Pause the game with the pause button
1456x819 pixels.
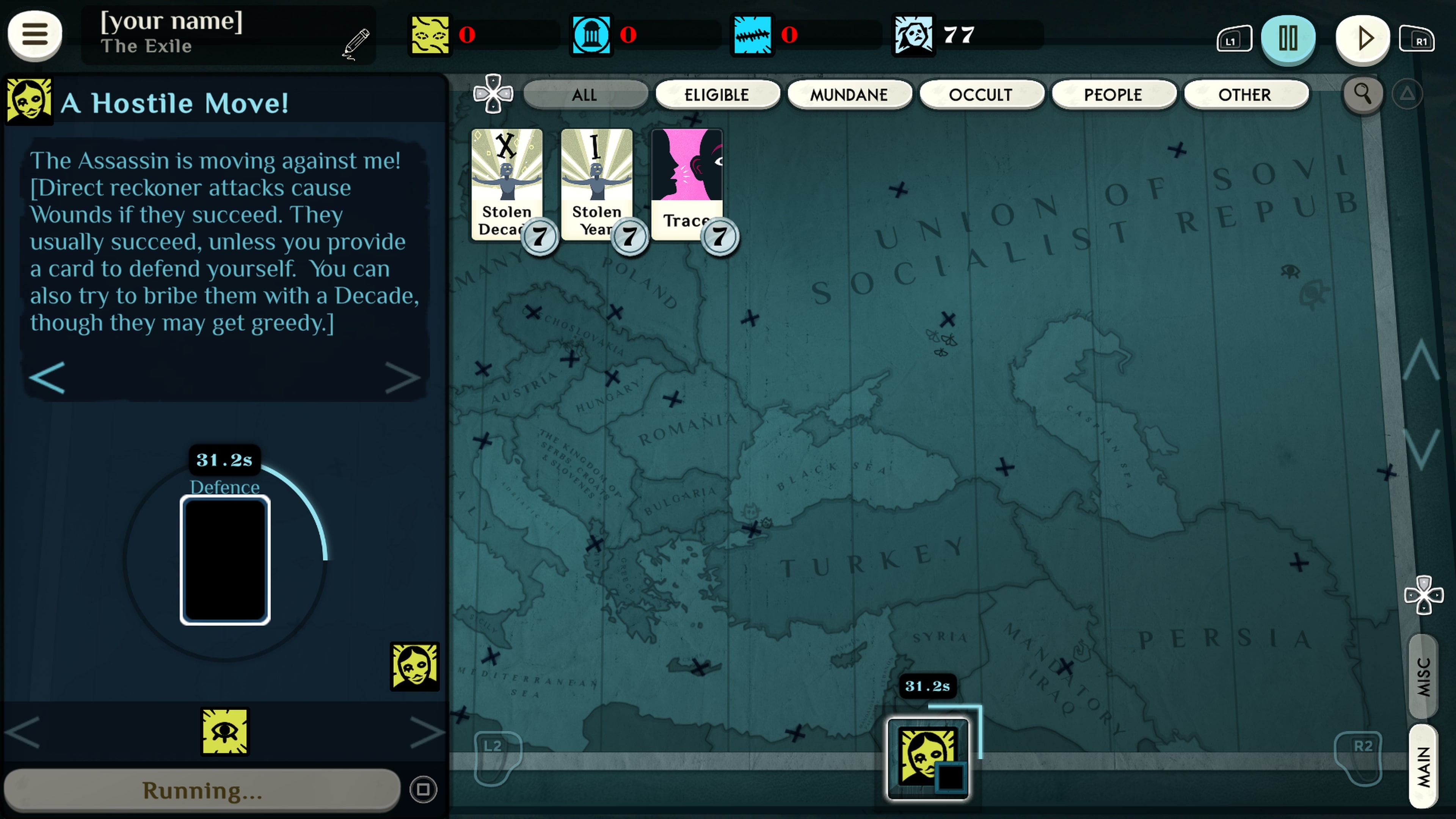1288,38
